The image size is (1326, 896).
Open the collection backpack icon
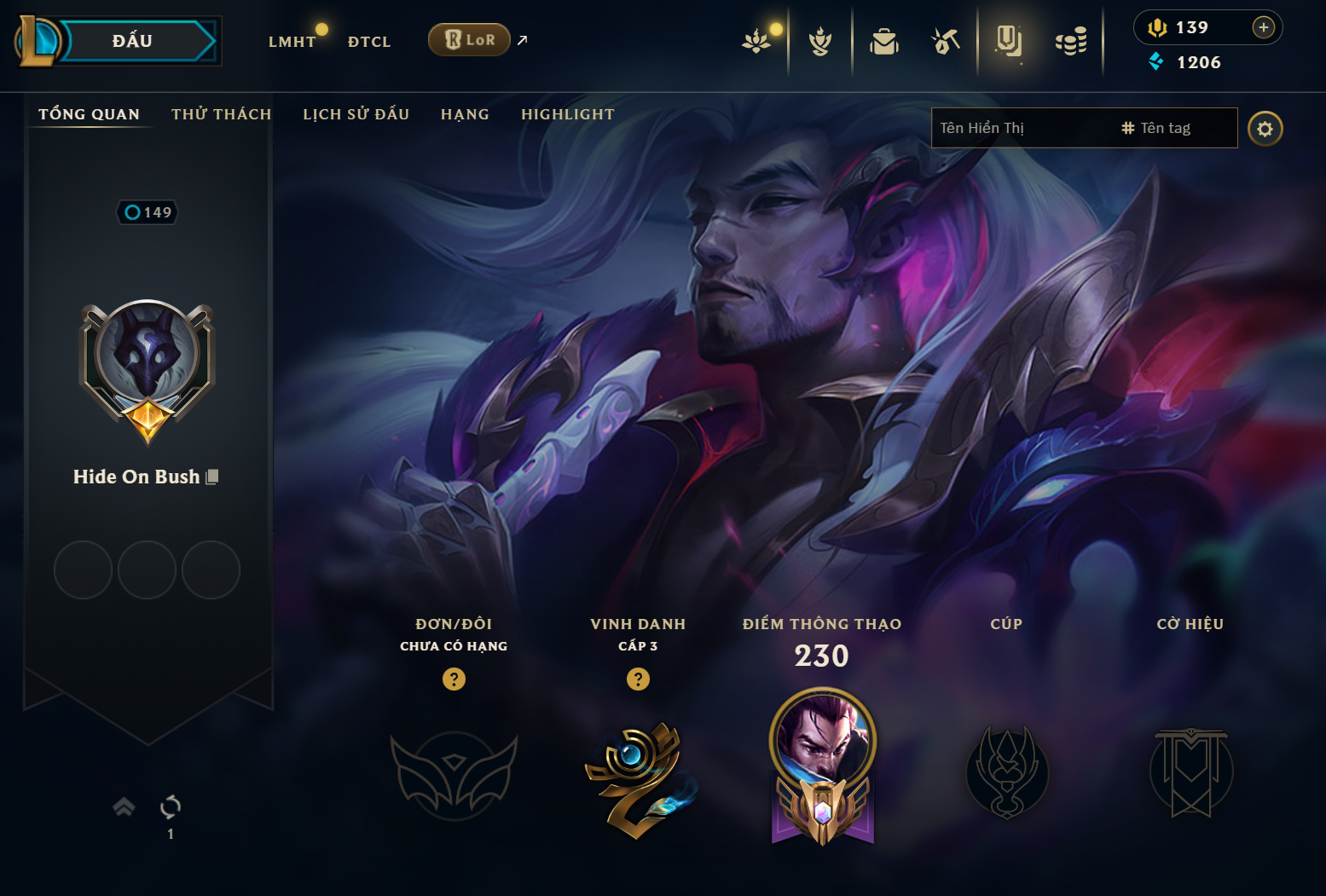(x=883, y=41)
